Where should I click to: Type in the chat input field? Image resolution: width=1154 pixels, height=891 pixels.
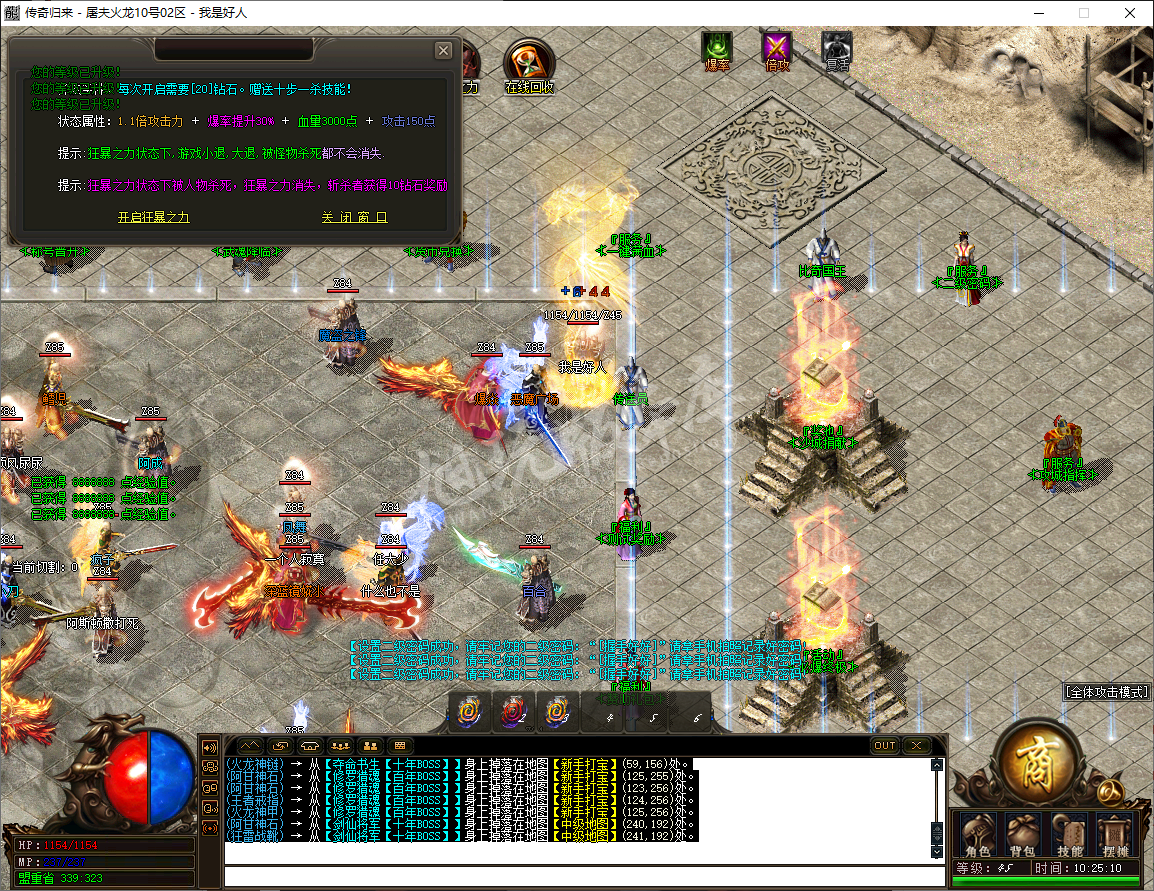coord(584,876)
